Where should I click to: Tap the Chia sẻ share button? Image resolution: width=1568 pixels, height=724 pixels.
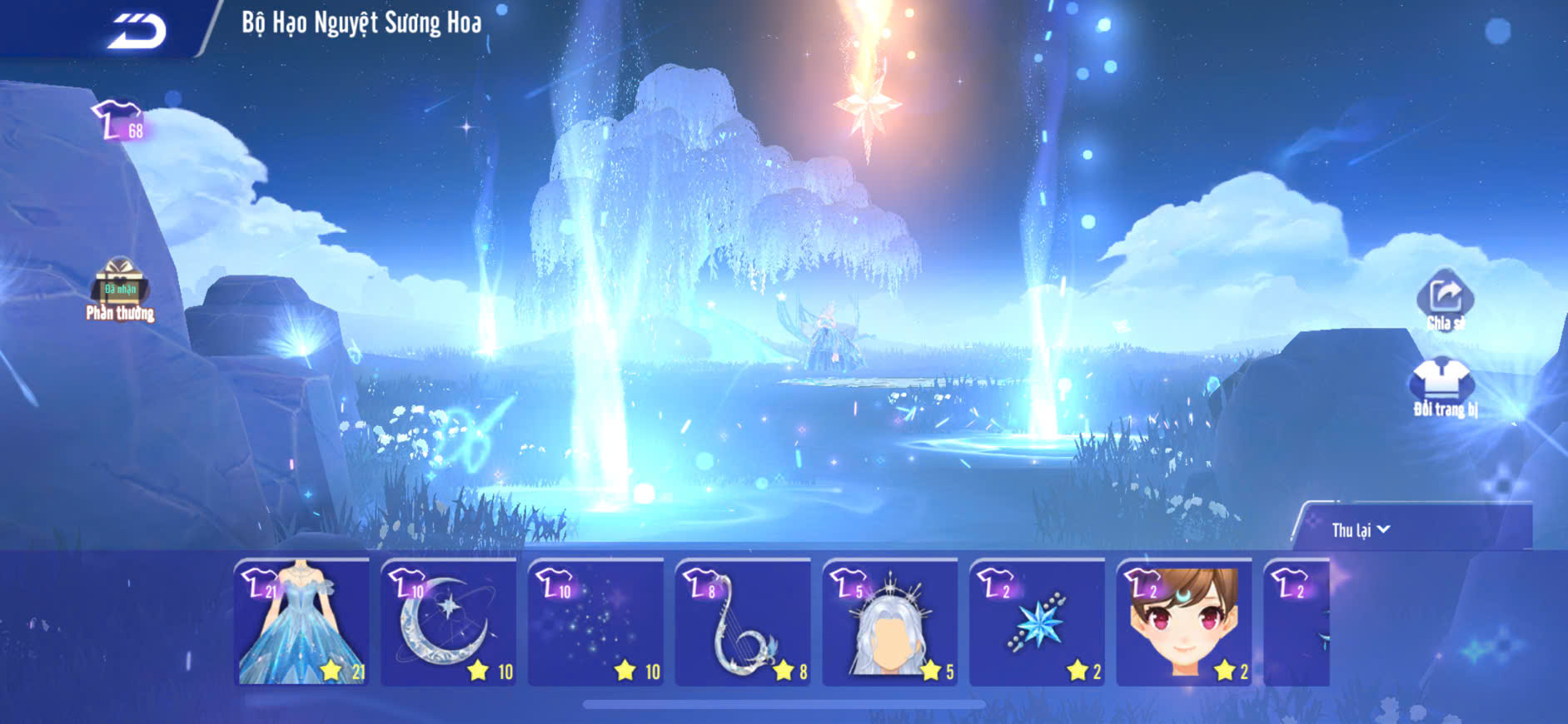tap(1445, 299)
